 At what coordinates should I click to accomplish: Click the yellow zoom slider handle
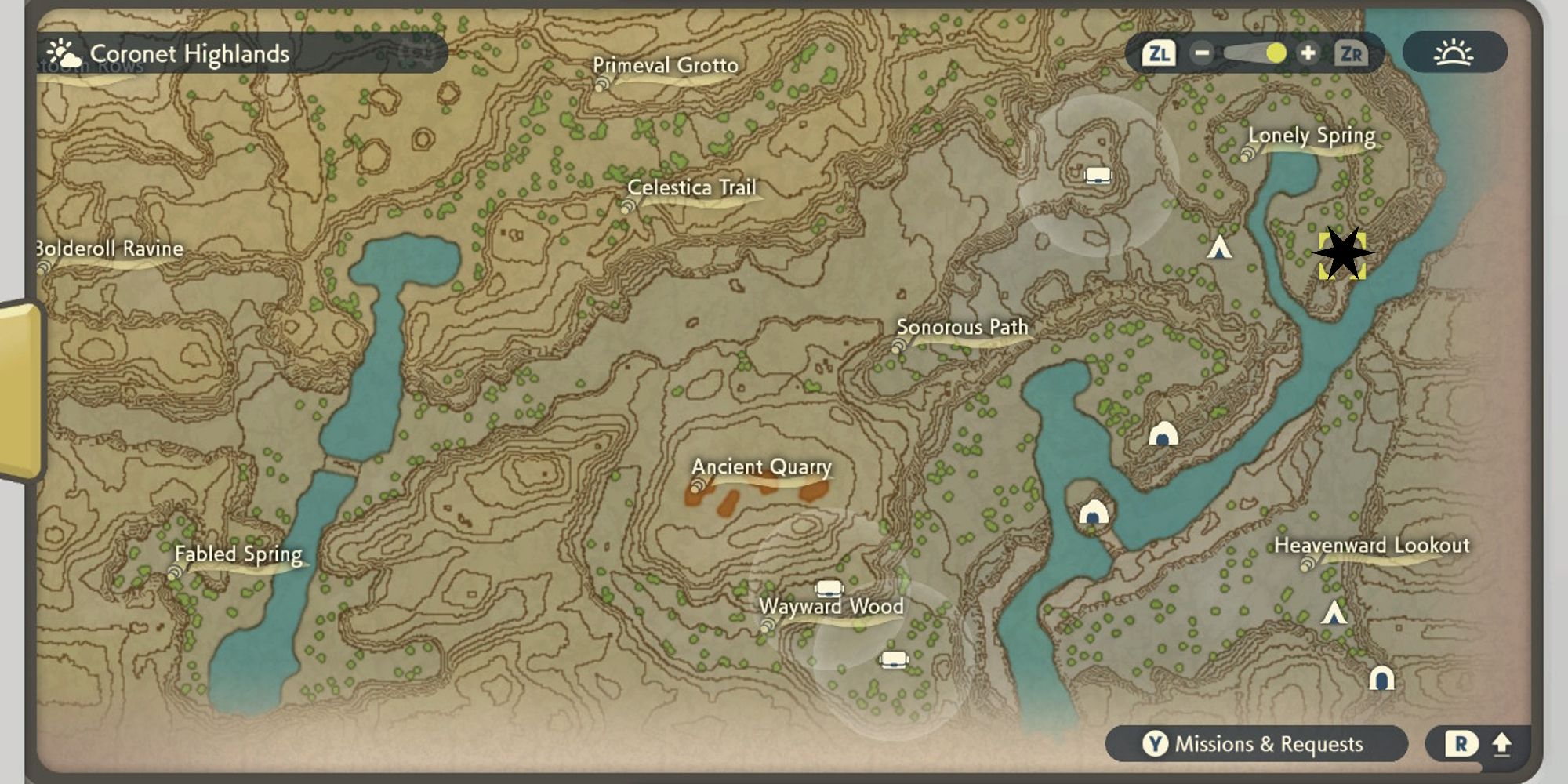coord(1276,53)
